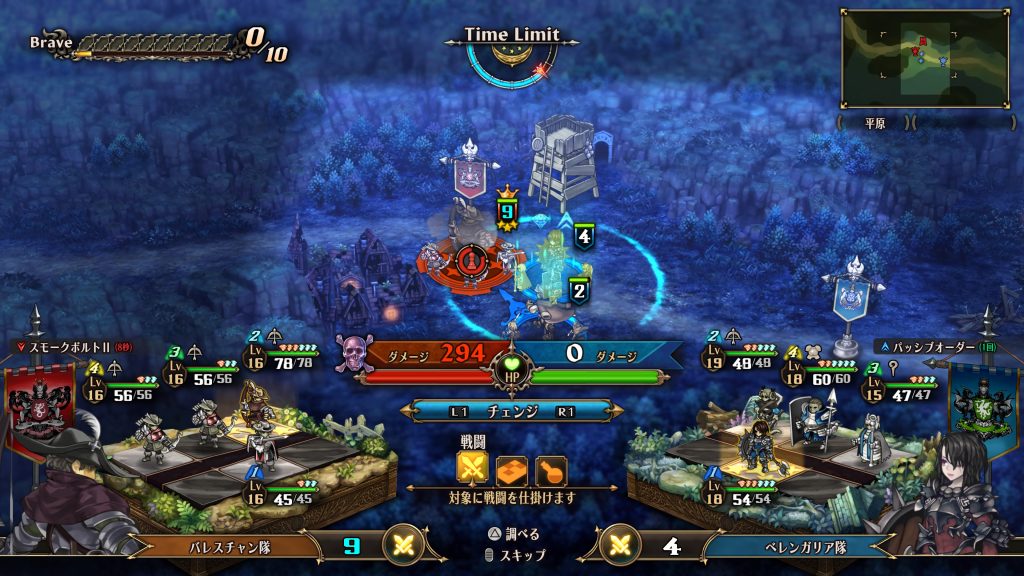Screen dimensions: 1024x576
Task: Click the チェンジ unit switch bar
Action: (x=511, y=411)
